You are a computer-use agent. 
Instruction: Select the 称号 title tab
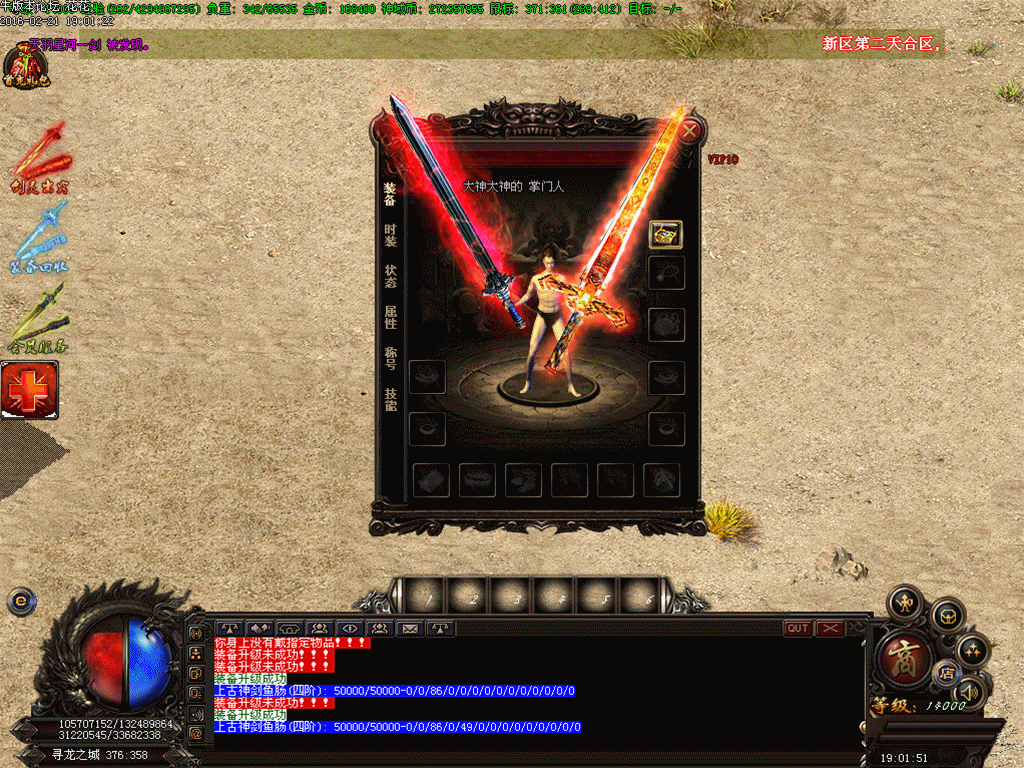coord(390,358)
